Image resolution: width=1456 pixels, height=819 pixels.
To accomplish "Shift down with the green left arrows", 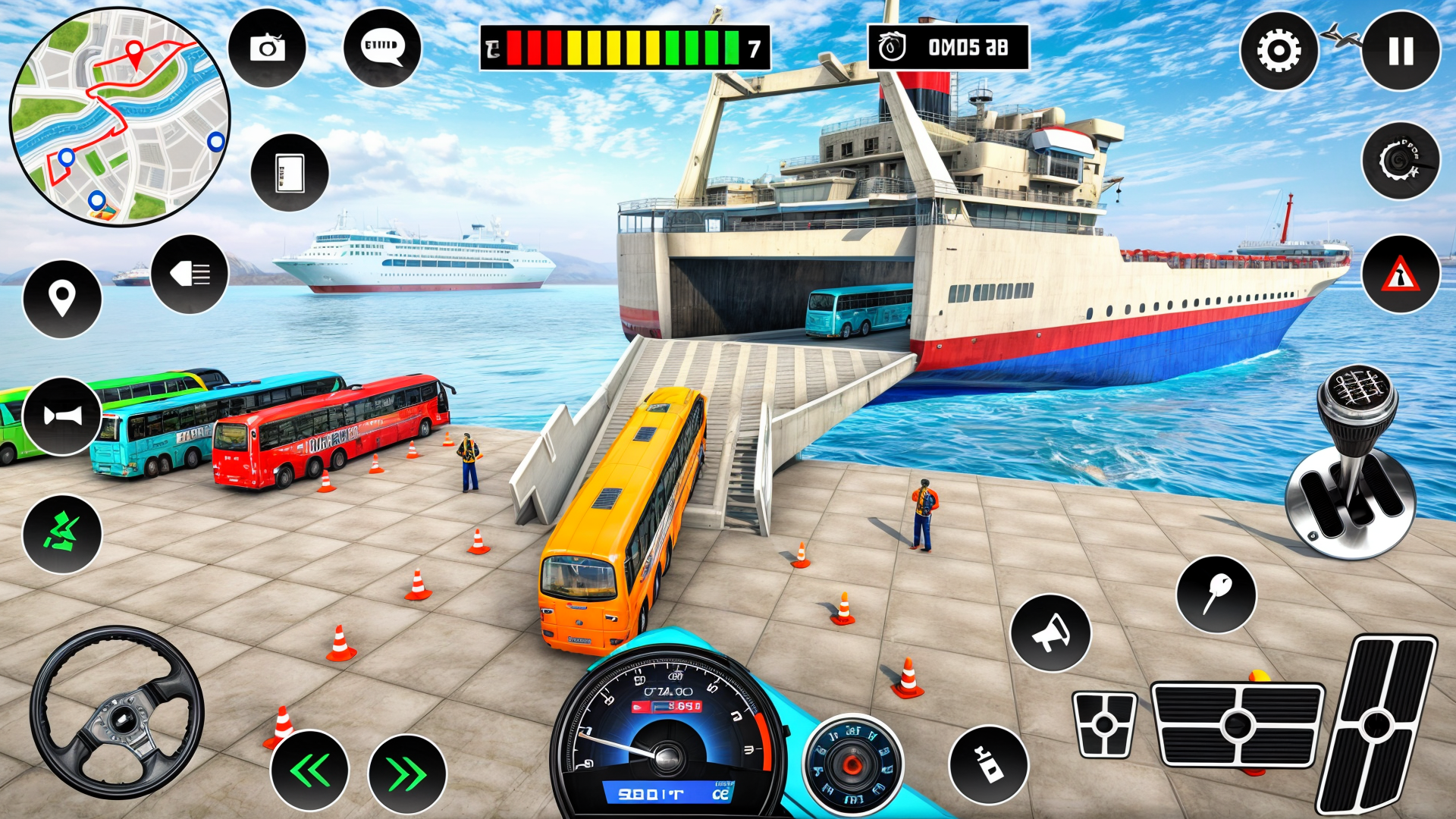I will [x=311, y=769].
